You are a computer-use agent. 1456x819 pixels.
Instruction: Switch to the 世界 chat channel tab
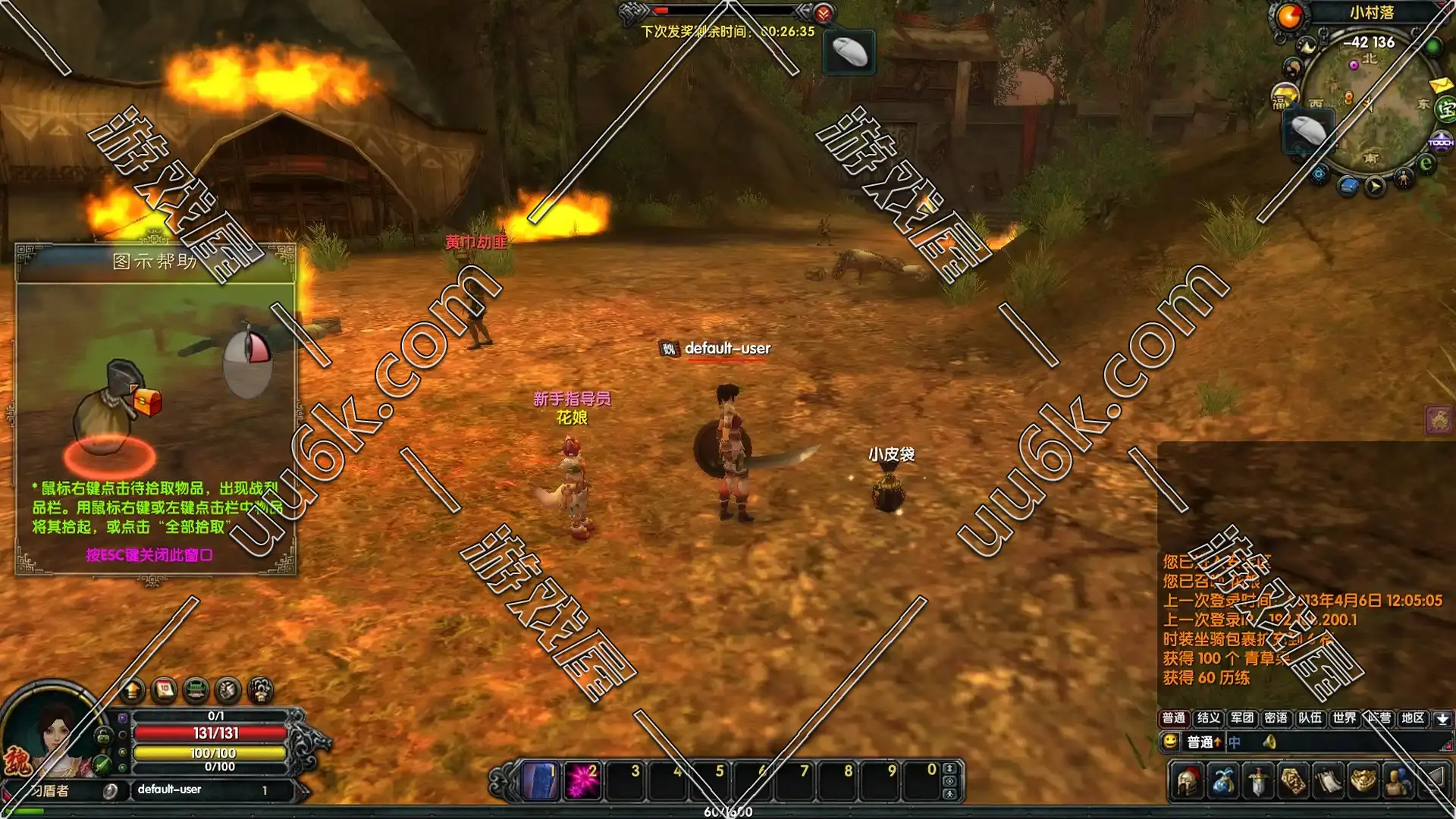[x=1344, y=717]
